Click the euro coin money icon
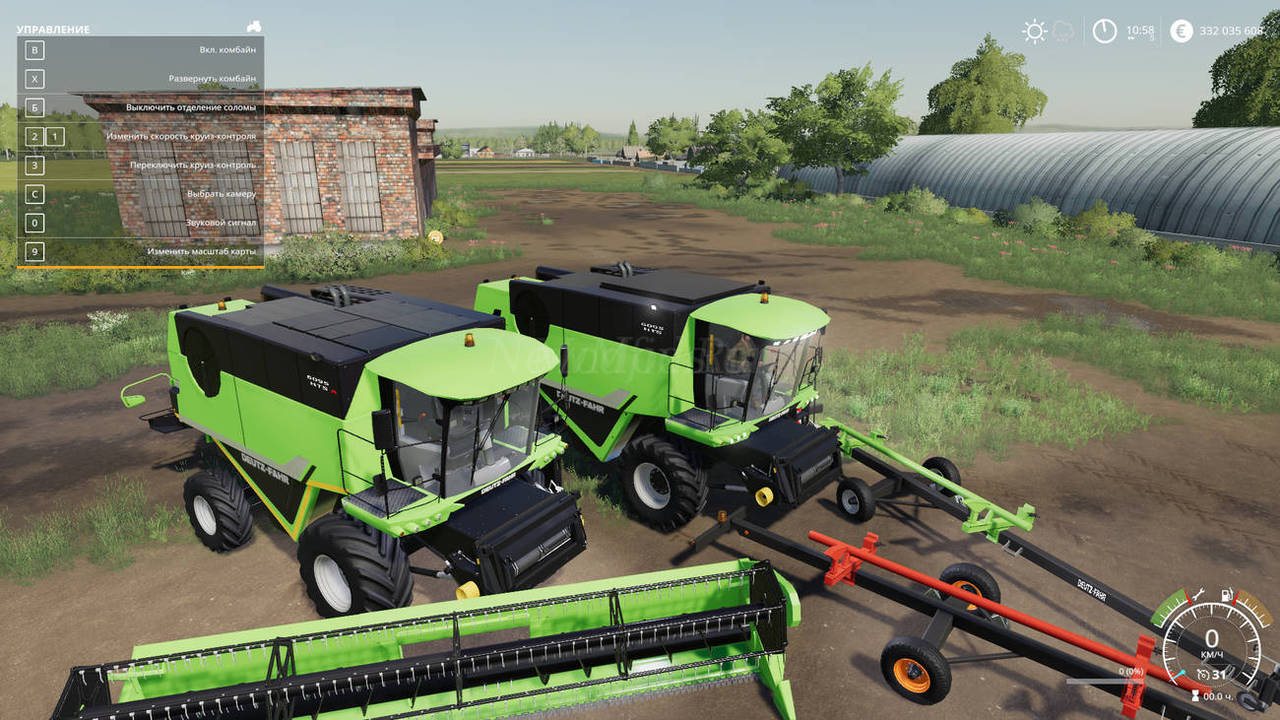 1181,31
